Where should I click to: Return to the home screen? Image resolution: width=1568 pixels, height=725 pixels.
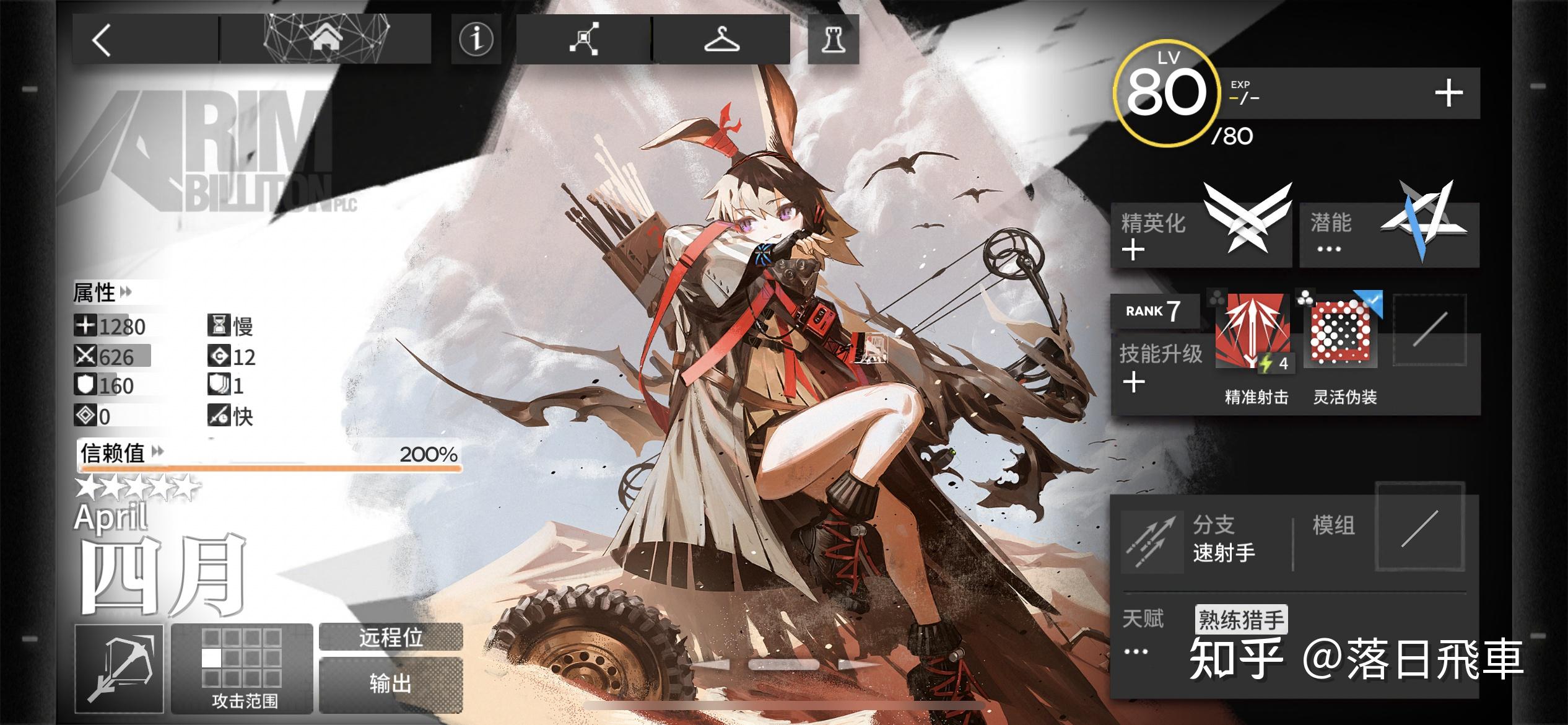(326, 40)
